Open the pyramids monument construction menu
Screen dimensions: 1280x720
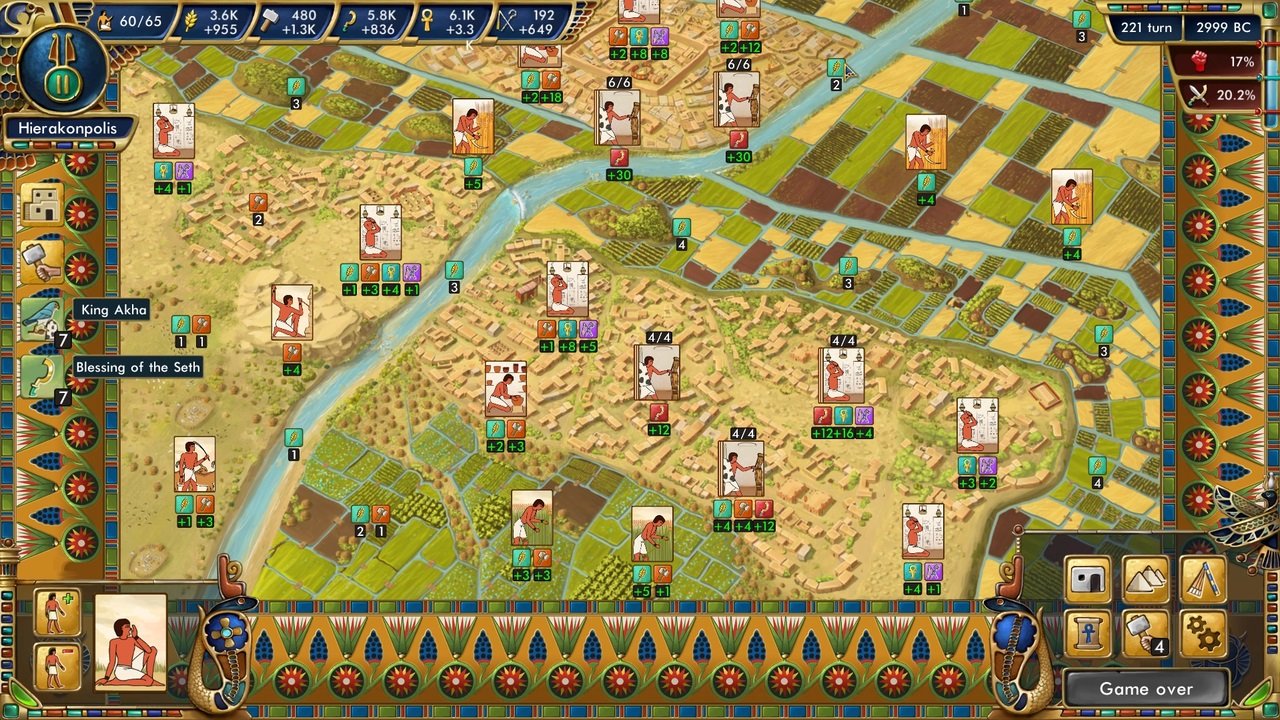tap(1145, 579)
